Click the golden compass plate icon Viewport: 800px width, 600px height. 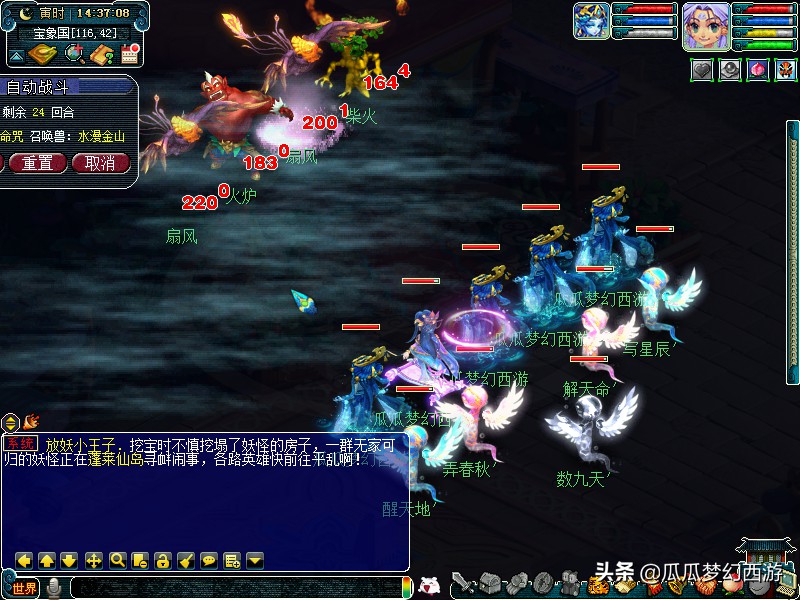(43, 54)
